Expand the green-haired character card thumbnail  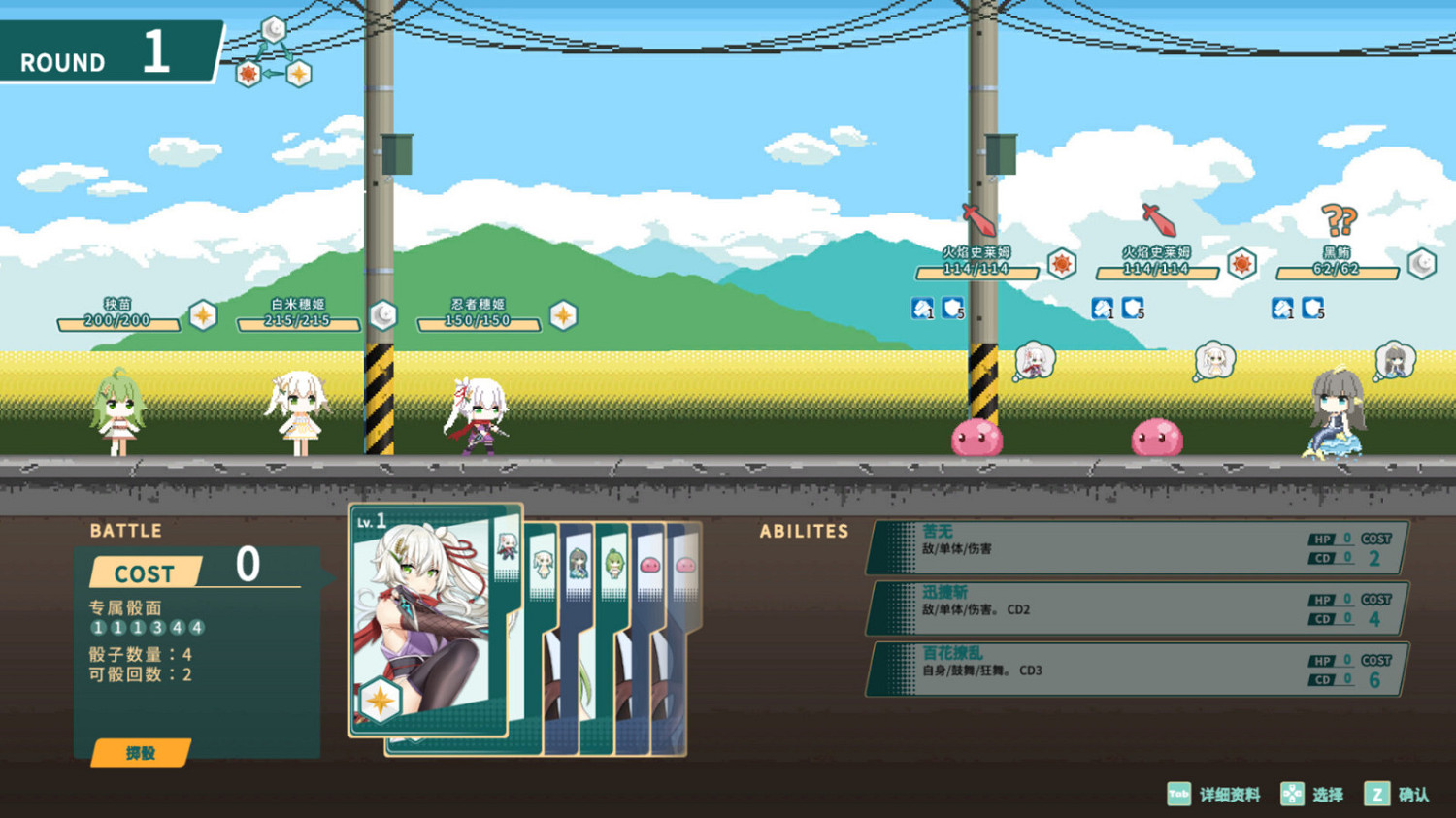point(613,564)
